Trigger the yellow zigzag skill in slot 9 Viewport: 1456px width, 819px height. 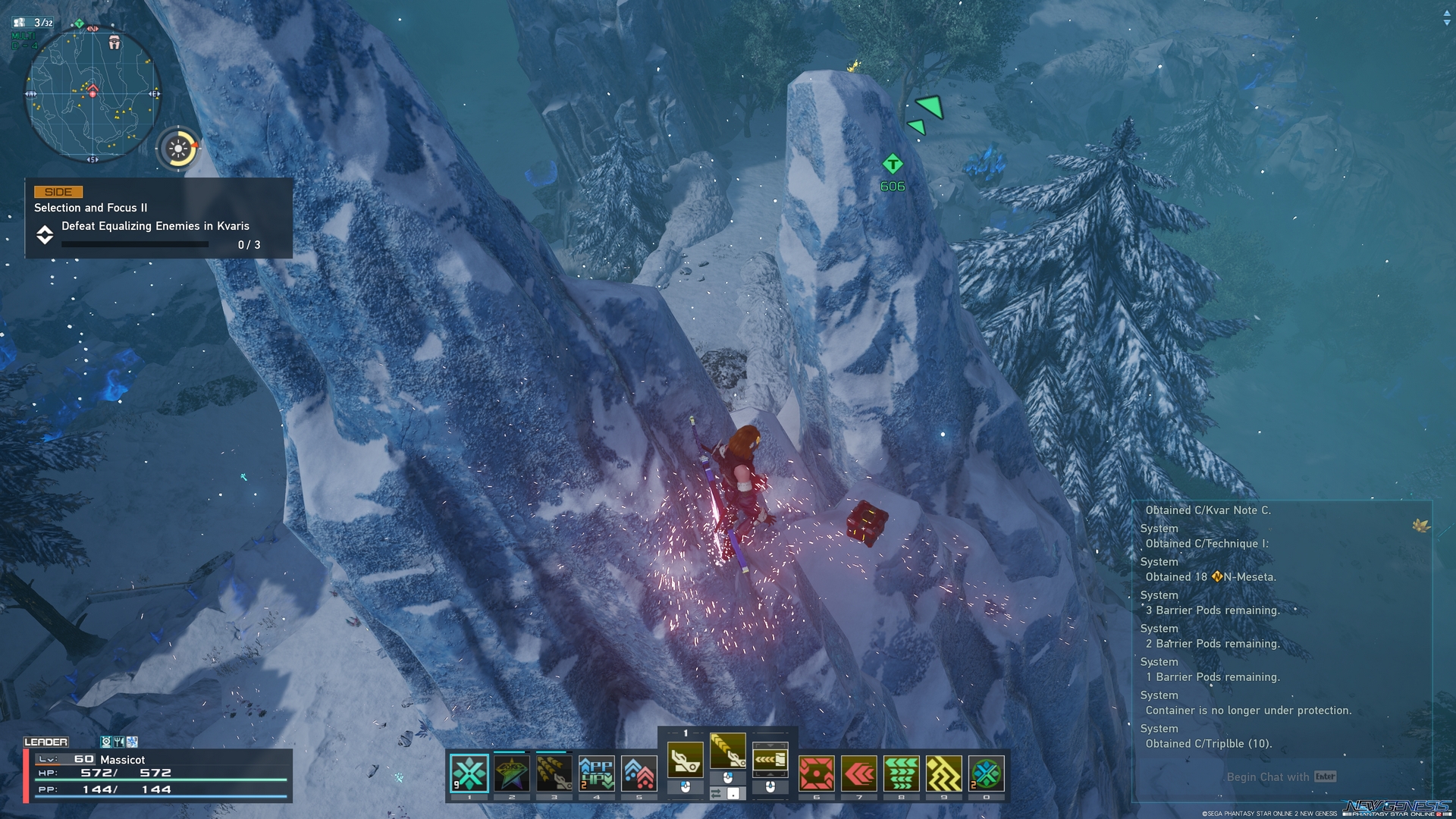943,773
